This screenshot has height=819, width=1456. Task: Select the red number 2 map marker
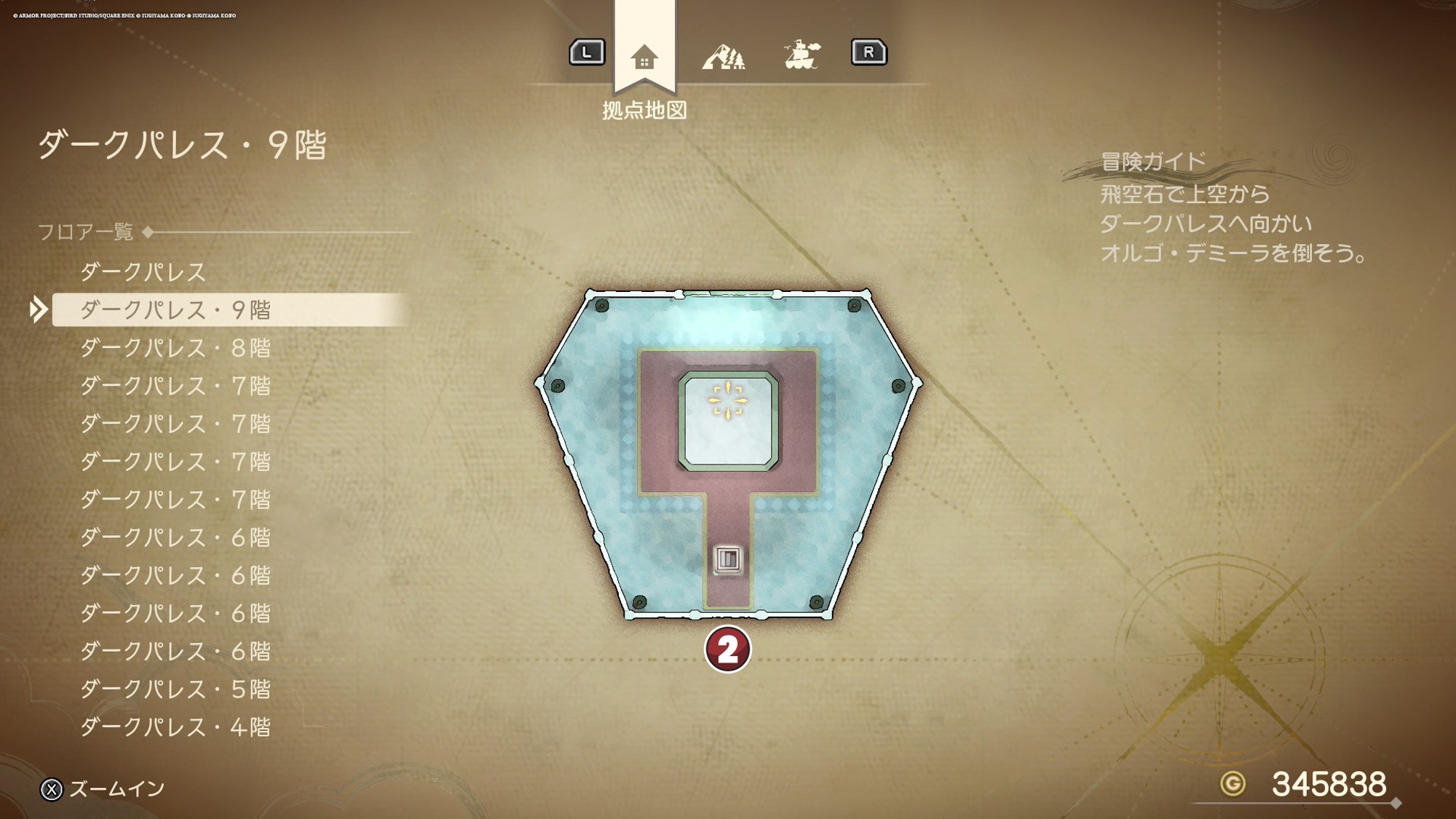click(x=727, y=649)
